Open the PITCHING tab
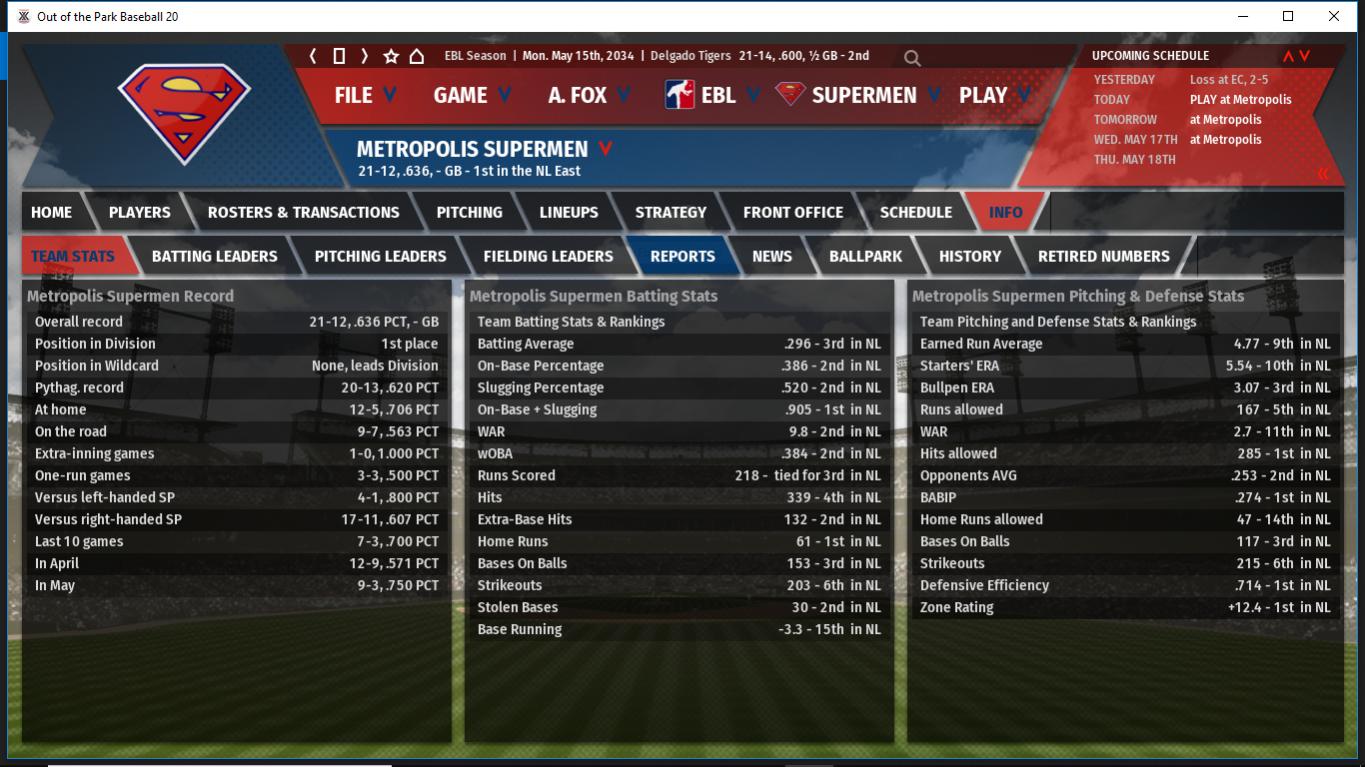This screenshot has width=1365, height=767. click(x=469, y=212)
